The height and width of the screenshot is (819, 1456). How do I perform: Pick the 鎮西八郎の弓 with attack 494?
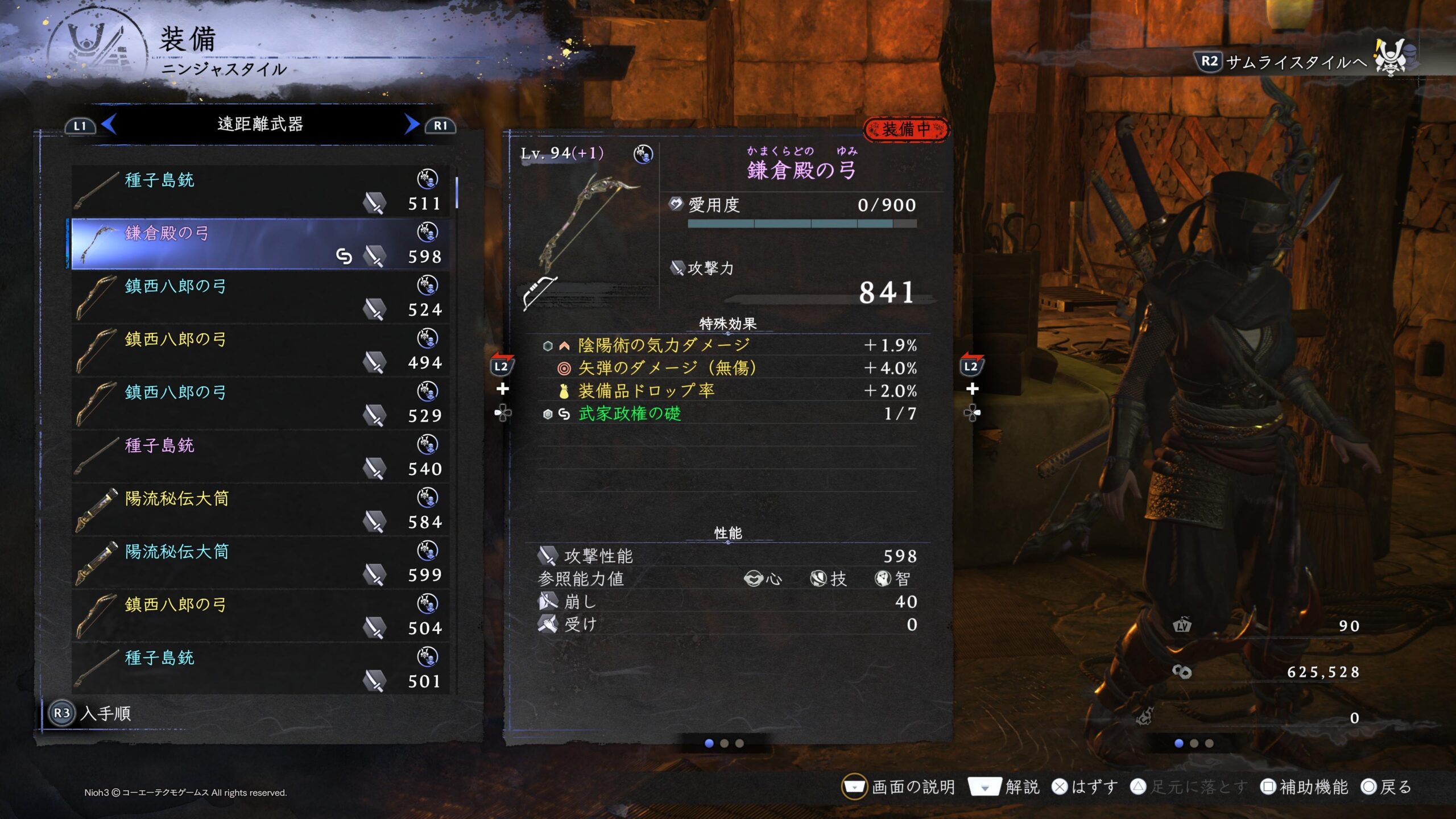coord(260,350)
